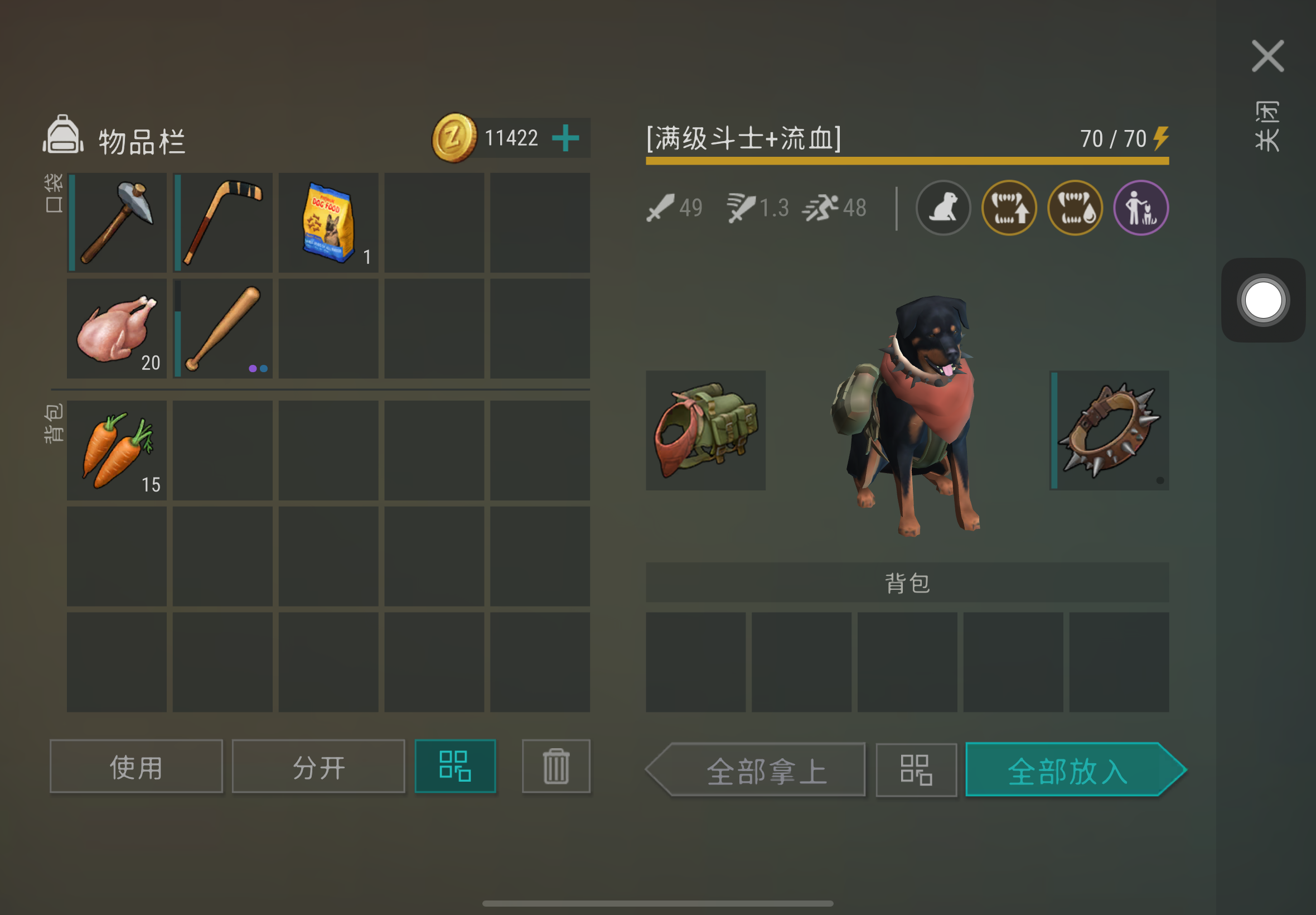This screenshot has height=915, width=1316.
Task: Click the sword attack stat icon showing 49
Action: coord(662,208)
